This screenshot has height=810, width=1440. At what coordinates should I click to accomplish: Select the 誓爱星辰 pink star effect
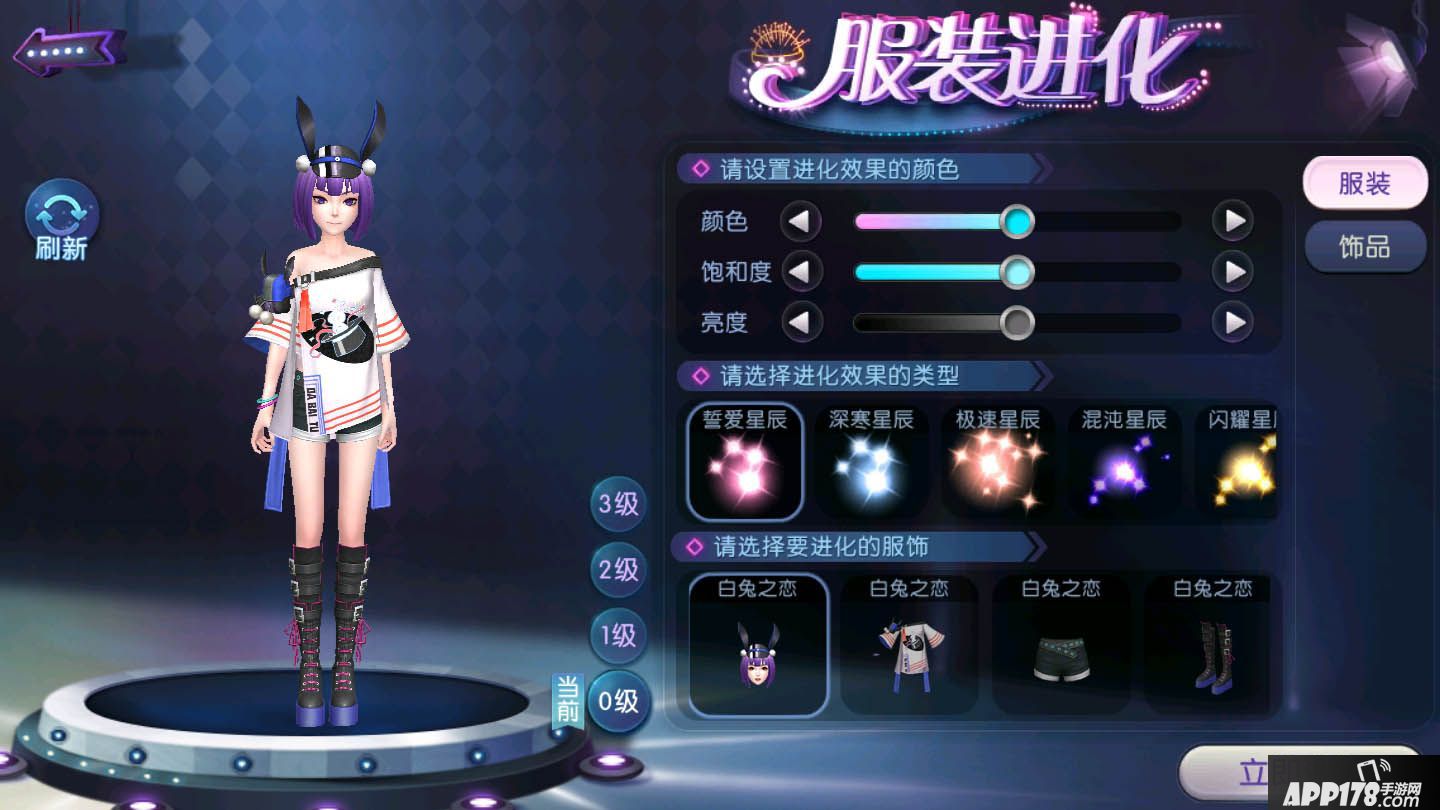(x=744, y=462)
